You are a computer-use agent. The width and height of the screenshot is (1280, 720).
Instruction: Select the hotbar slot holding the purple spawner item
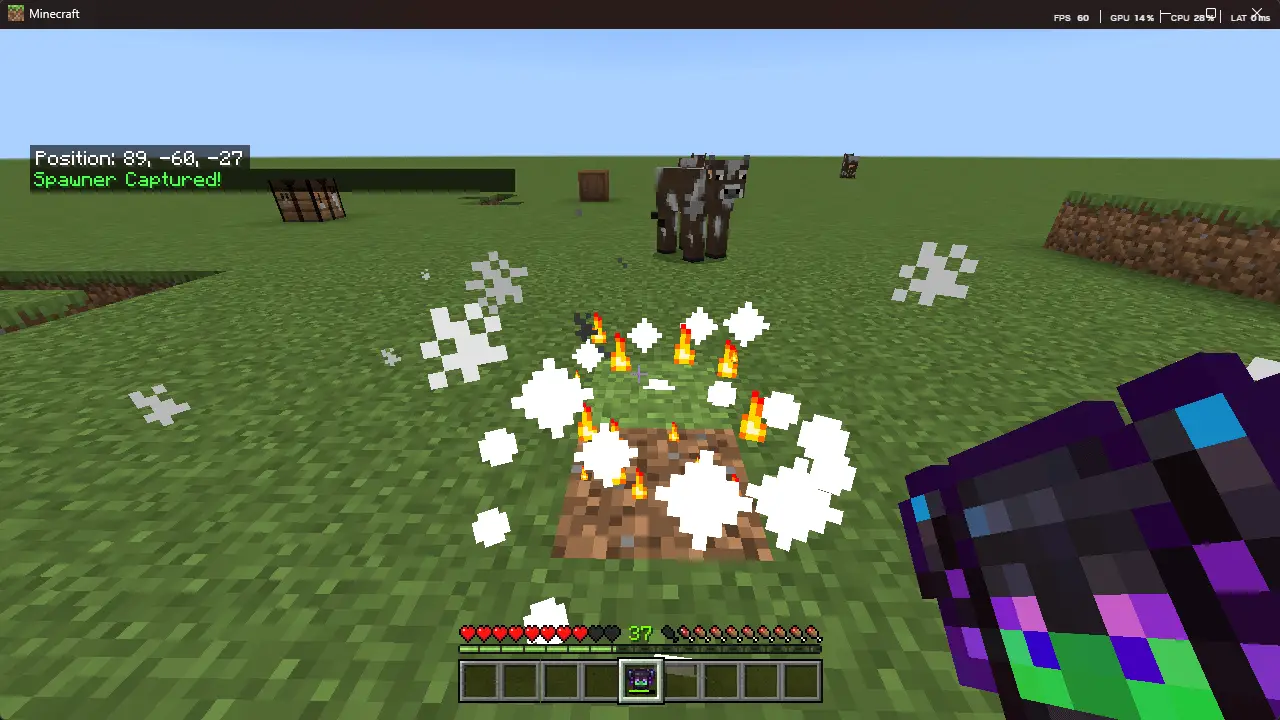pyautogui.click(x=640, y=681)
